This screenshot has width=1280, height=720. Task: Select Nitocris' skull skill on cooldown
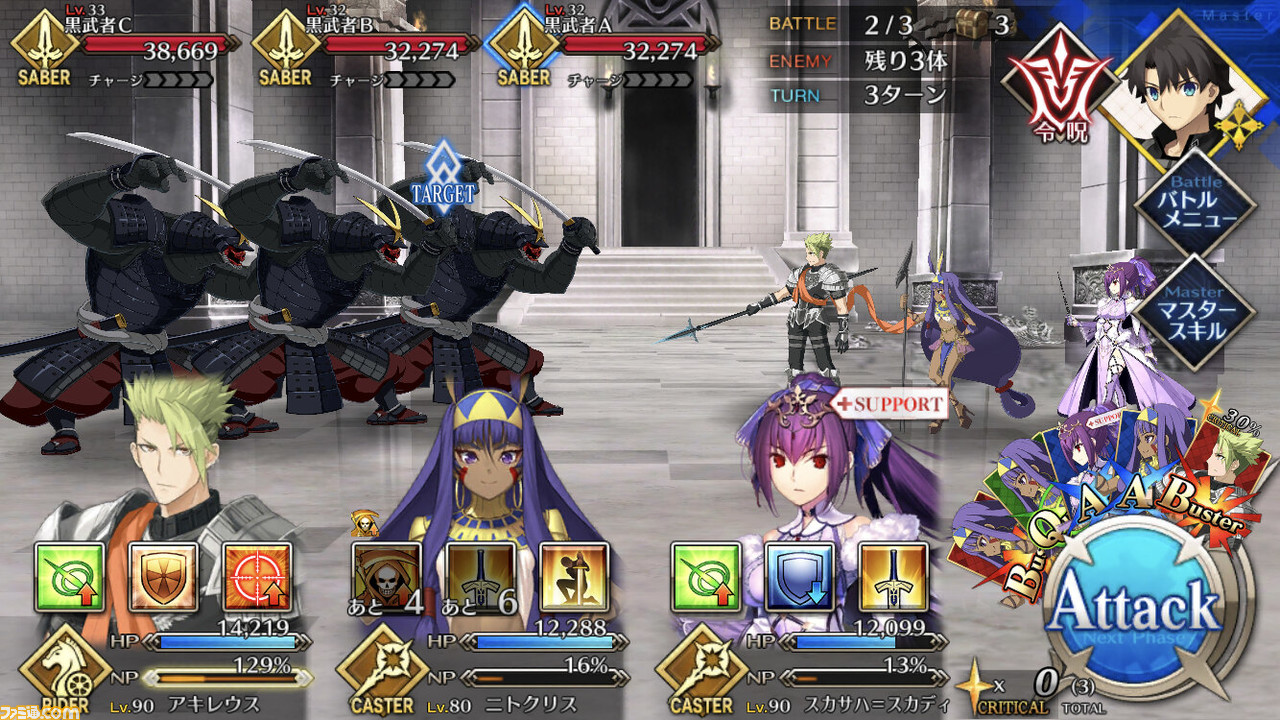click(x=387, y=577)
